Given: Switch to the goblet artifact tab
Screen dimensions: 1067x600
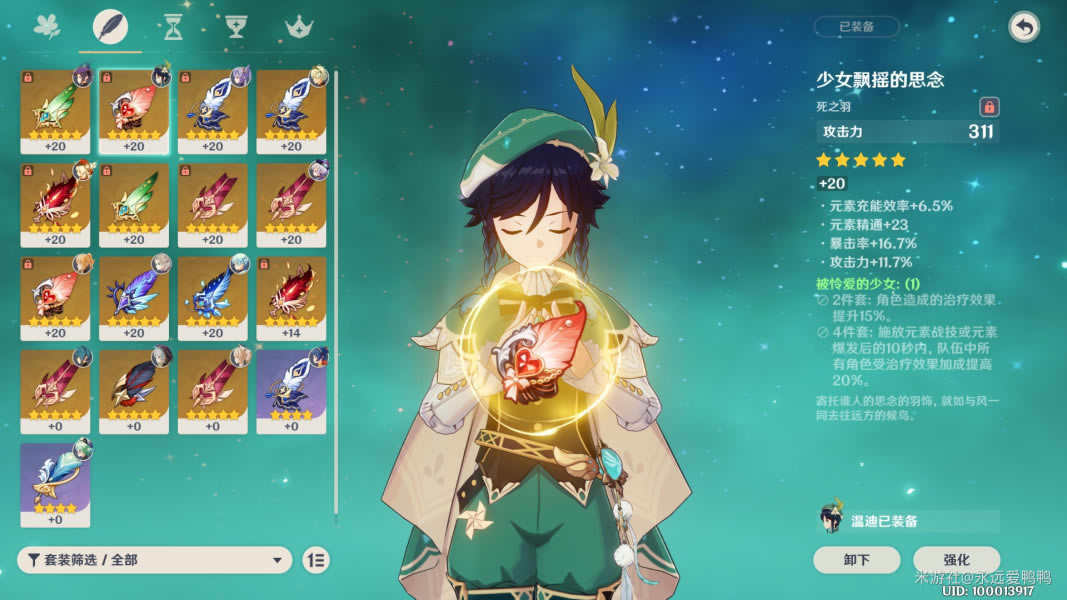Looking at the screenshot, I should point(236,27).
